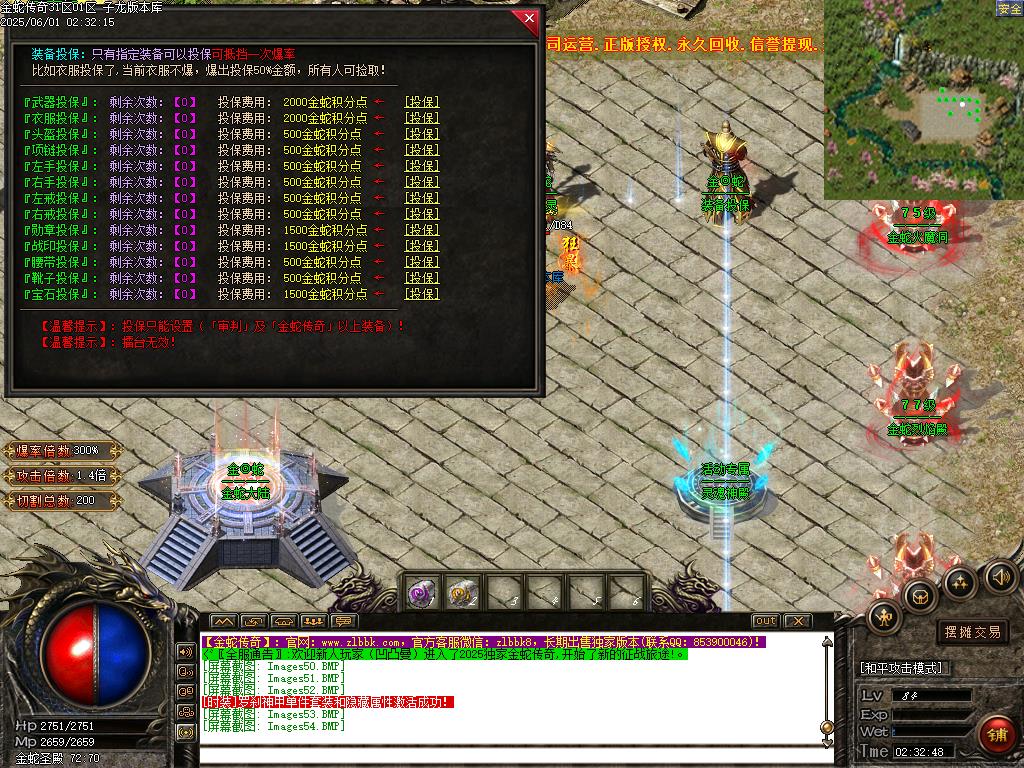Activate 投保 for the 宝石投保 gem row

[421, 294]
